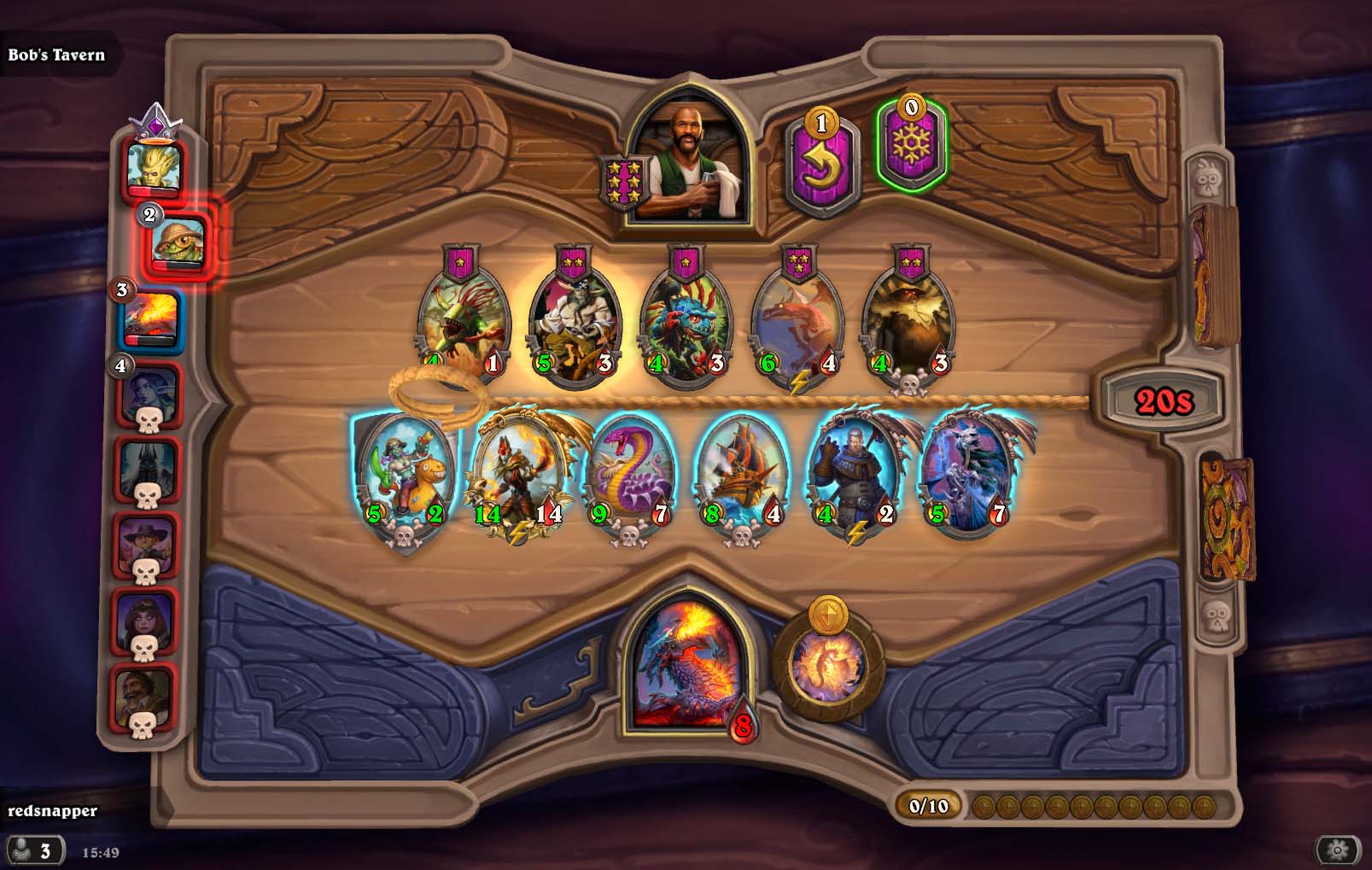The width and height of the screenshot is (1372, 870).
Task: View the first-place leaderboard hero portrait
Action: point(154,166)
